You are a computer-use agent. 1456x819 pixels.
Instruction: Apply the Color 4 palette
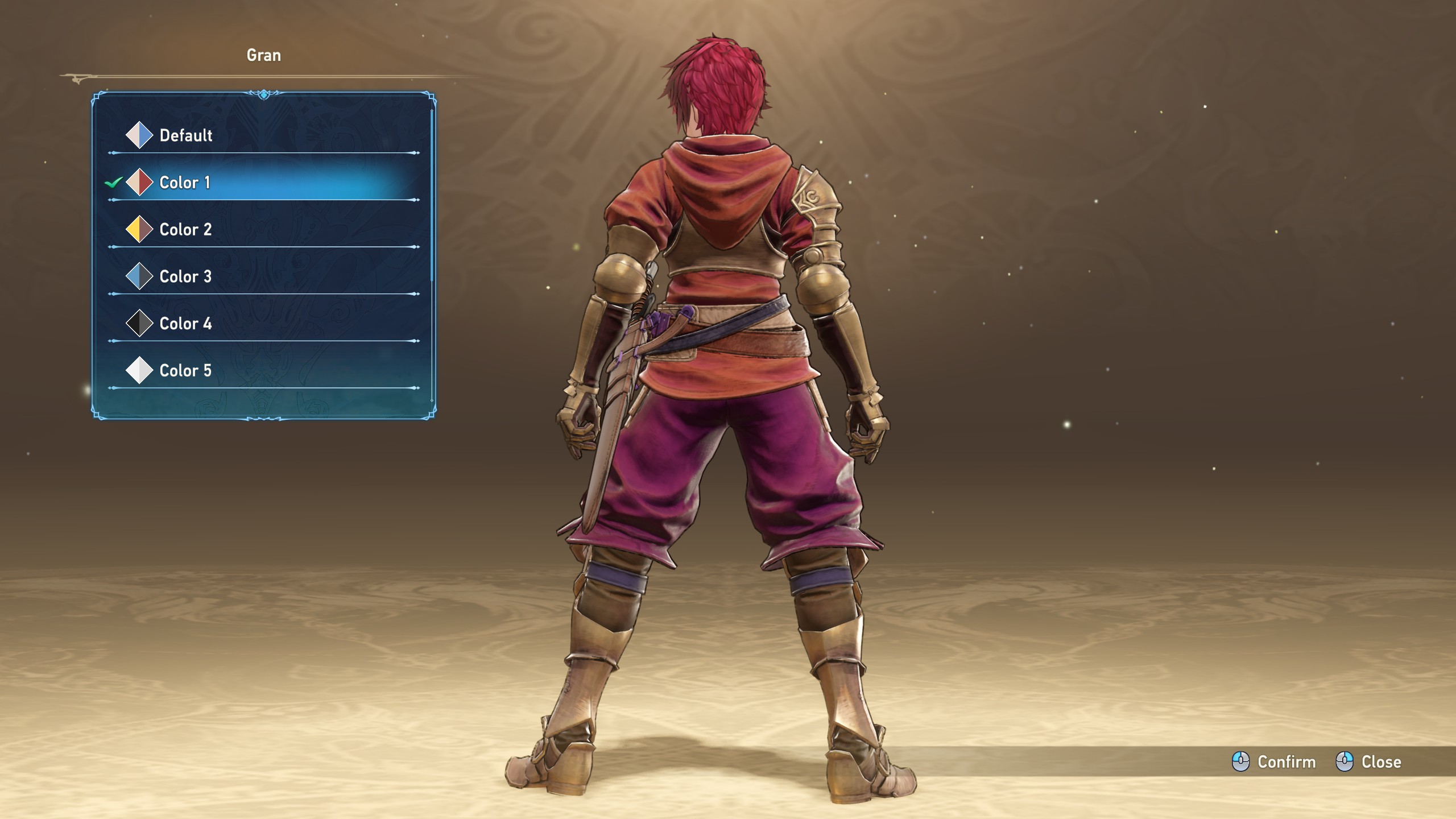coord(185,324)
